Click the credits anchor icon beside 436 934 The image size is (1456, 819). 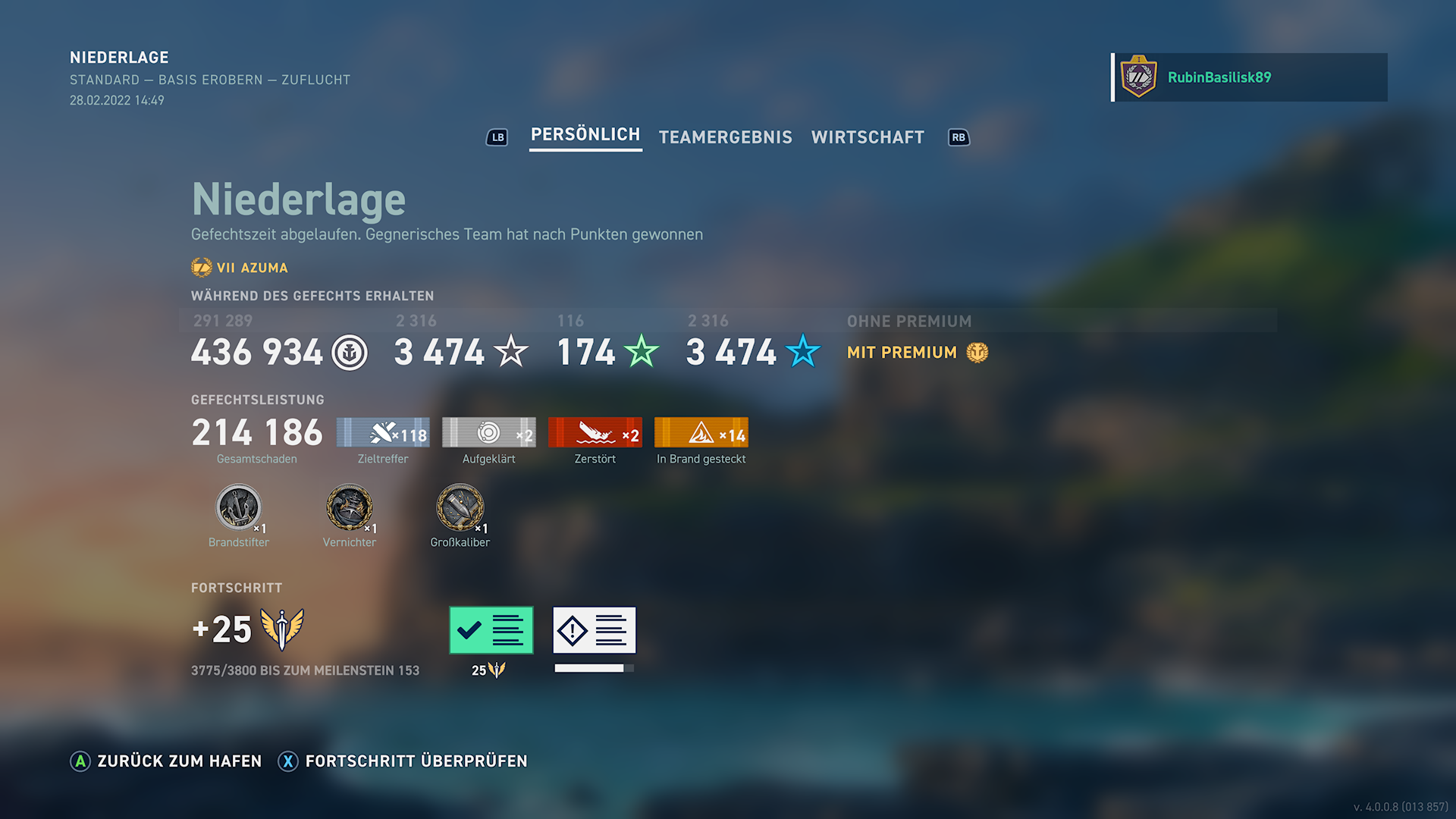pyautogui.click(x=350, y=353)
